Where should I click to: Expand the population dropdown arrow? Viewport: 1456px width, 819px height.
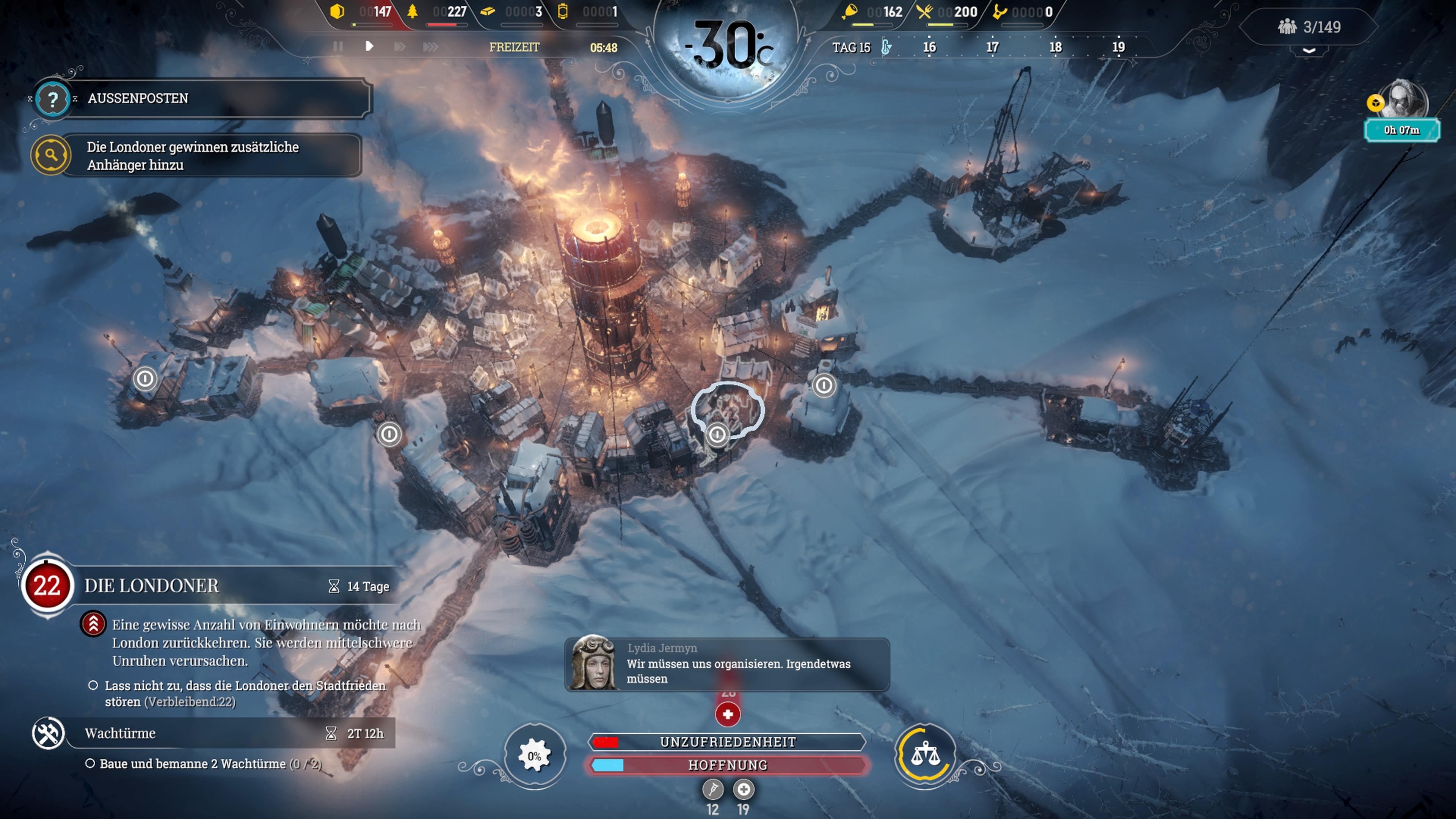pyautogui.click(x=1309, y=51)
